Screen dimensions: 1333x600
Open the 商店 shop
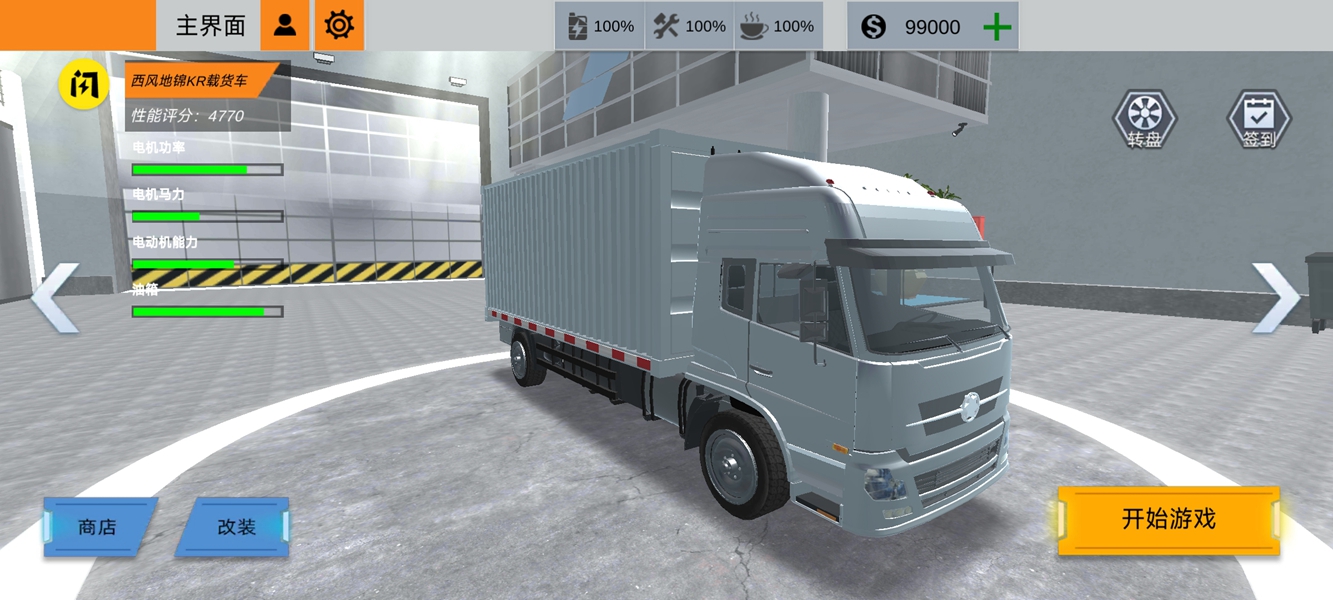[x=98, y=527]
